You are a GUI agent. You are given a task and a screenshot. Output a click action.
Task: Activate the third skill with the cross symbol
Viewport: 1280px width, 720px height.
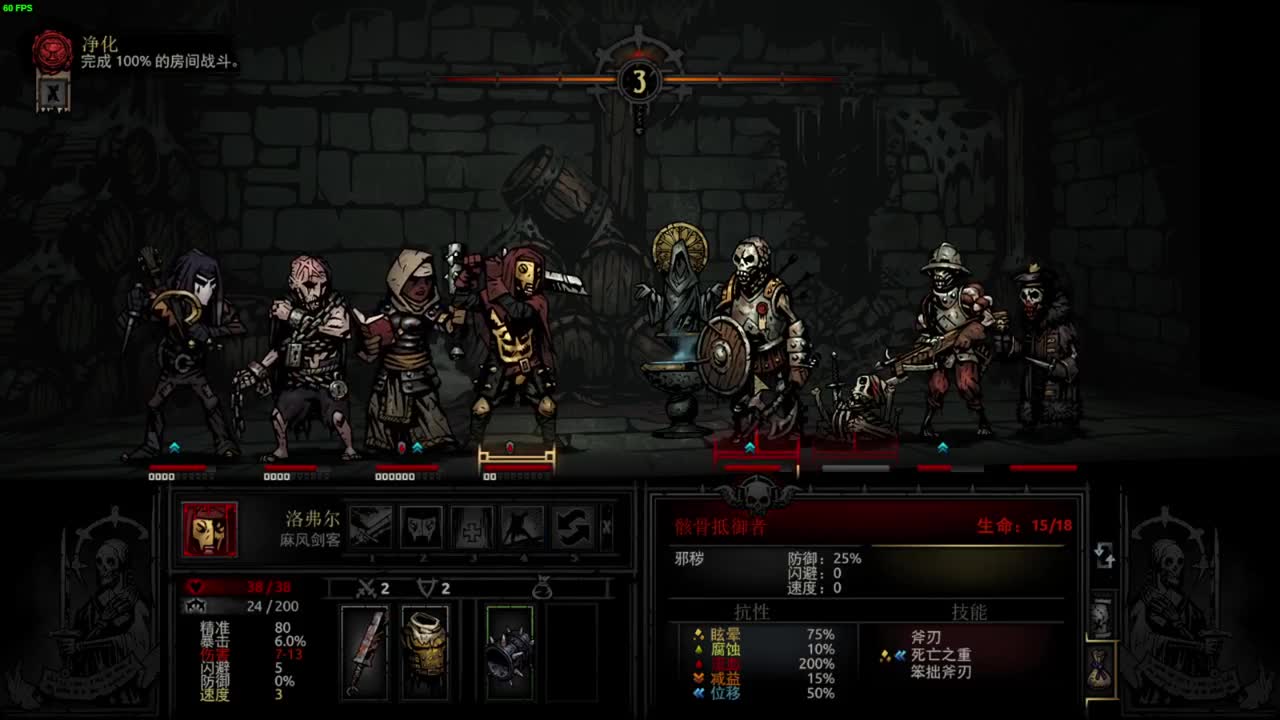pos(471,527)
